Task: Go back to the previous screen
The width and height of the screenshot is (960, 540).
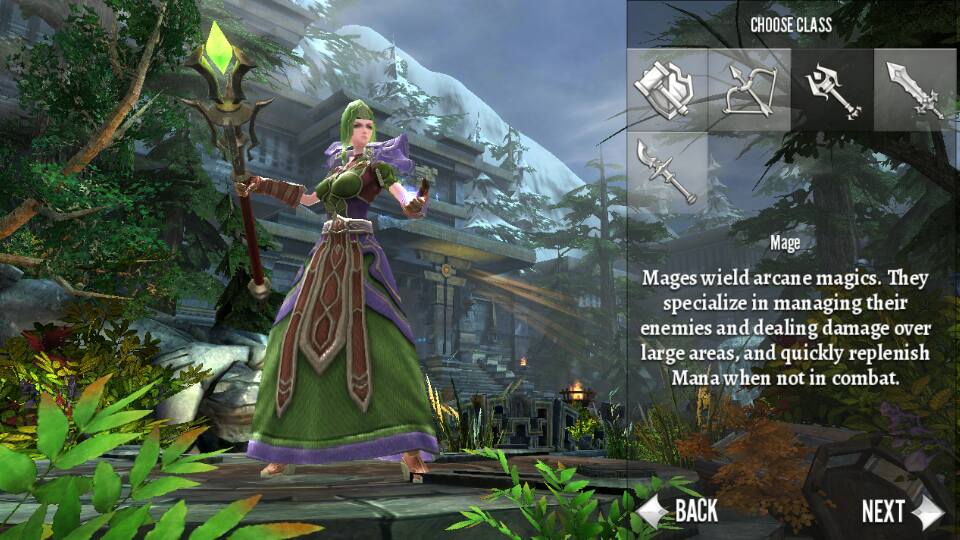Action: (680, 511)
